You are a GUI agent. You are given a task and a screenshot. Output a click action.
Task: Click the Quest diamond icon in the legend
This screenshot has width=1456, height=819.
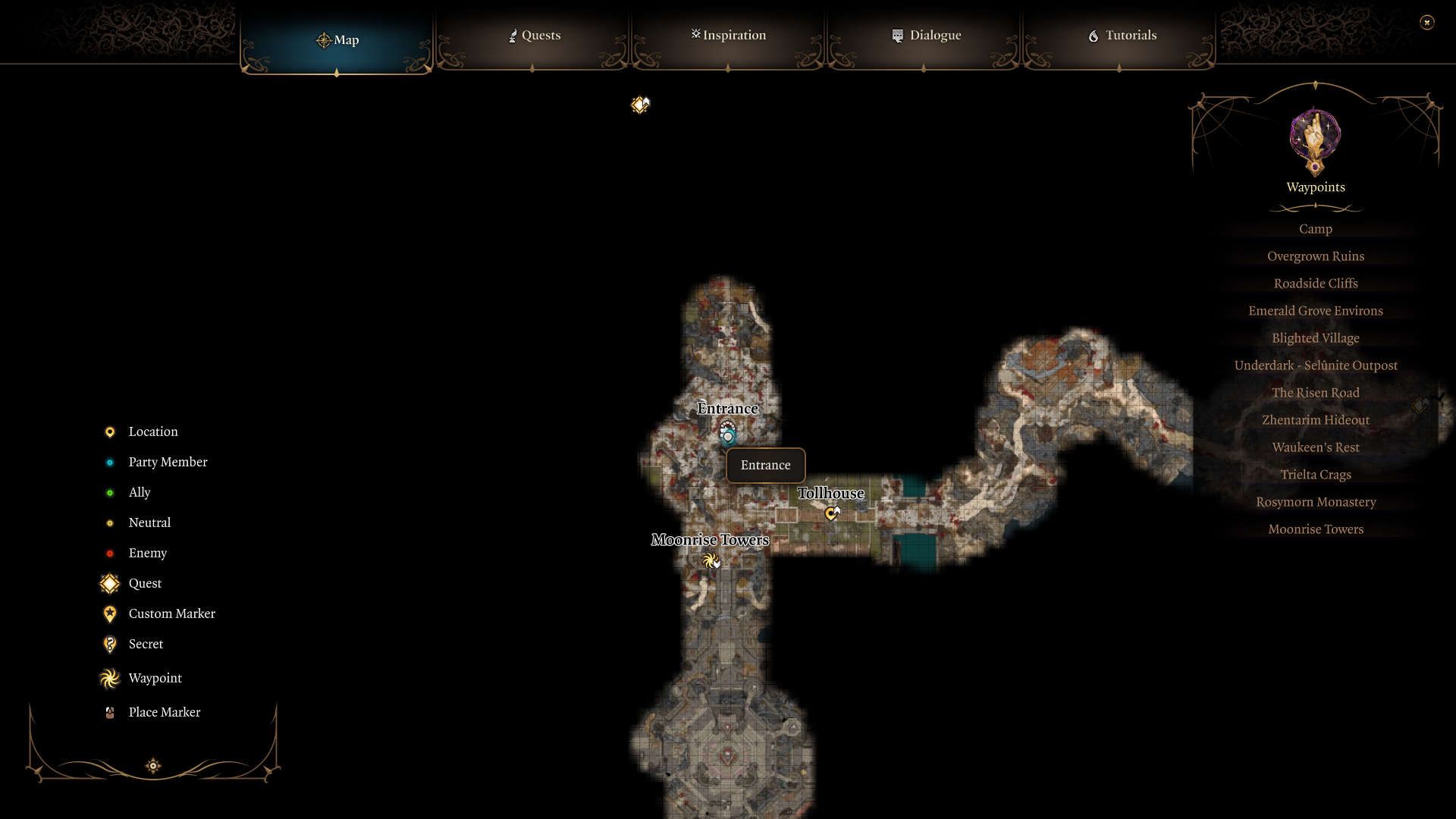(x=109, y=583)
